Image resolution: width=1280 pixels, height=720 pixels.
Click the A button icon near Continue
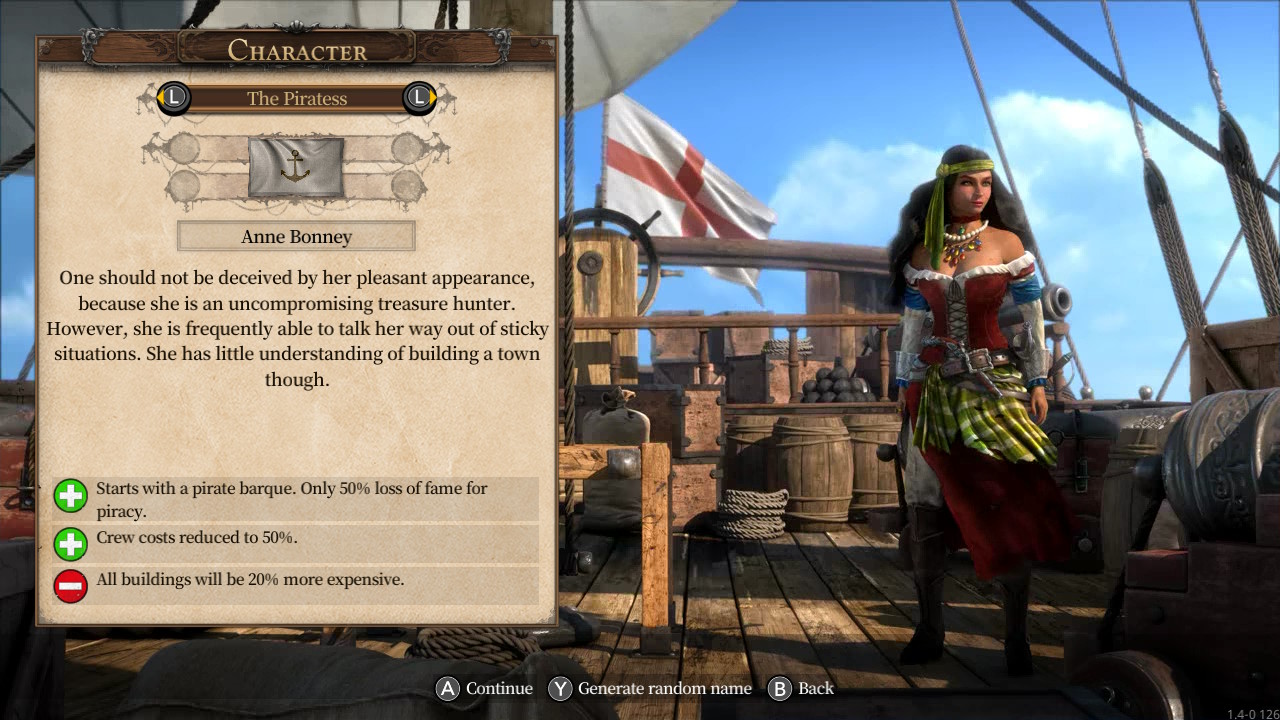point(447,688)
